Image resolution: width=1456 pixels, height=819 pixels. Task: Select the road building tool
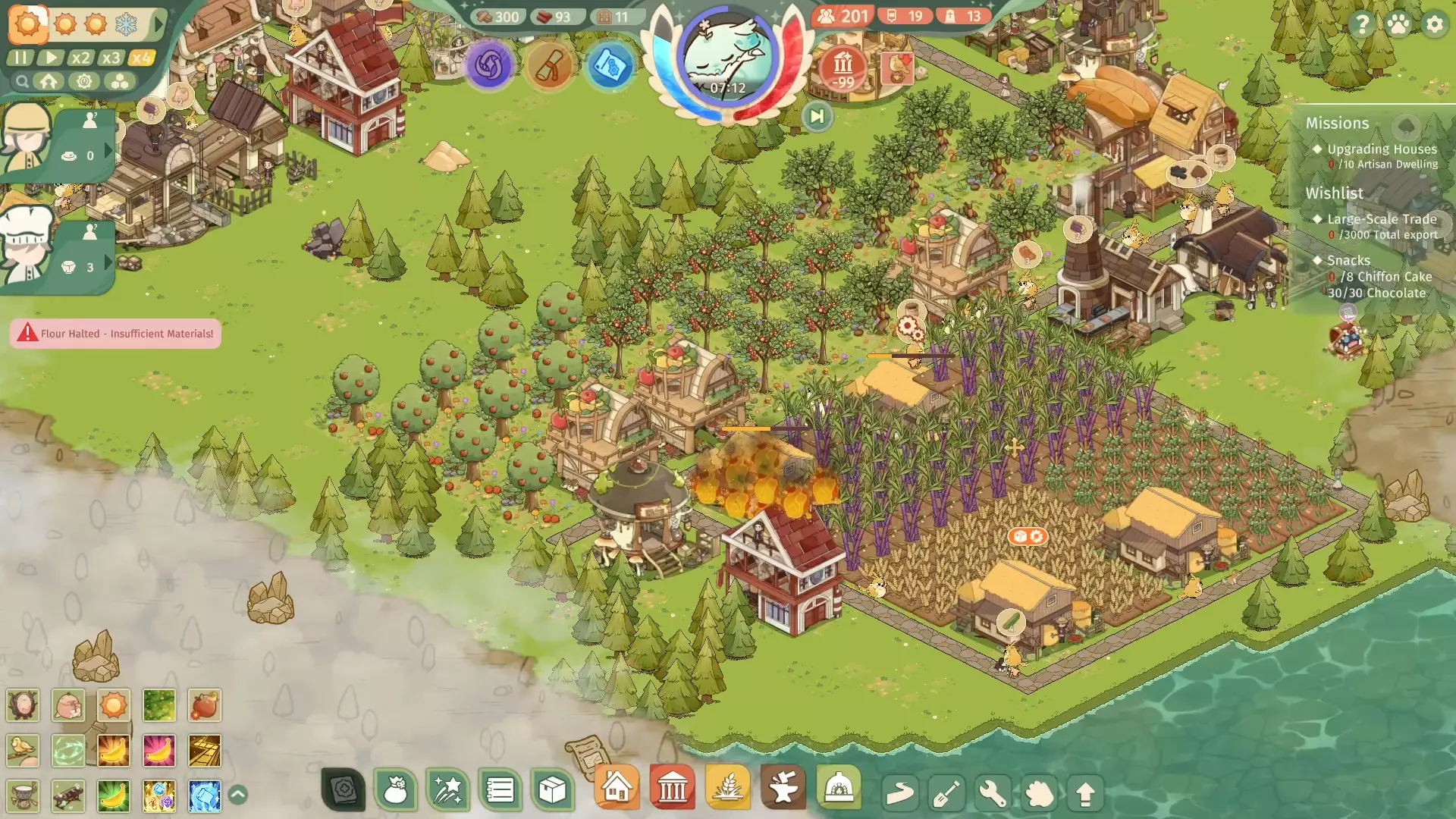(900, 794)
